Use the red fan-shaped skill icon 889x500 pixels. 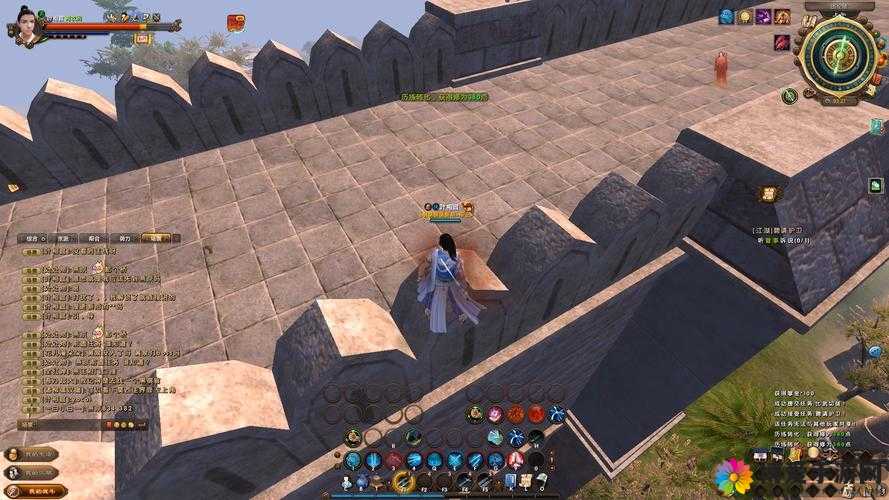pyautogui.click(x=516, y=414)
